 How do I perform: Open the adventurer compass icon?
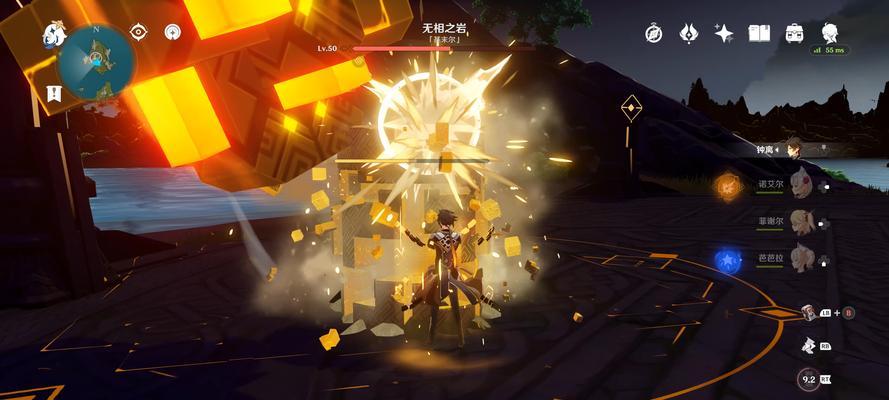click(x=654, y=33)
